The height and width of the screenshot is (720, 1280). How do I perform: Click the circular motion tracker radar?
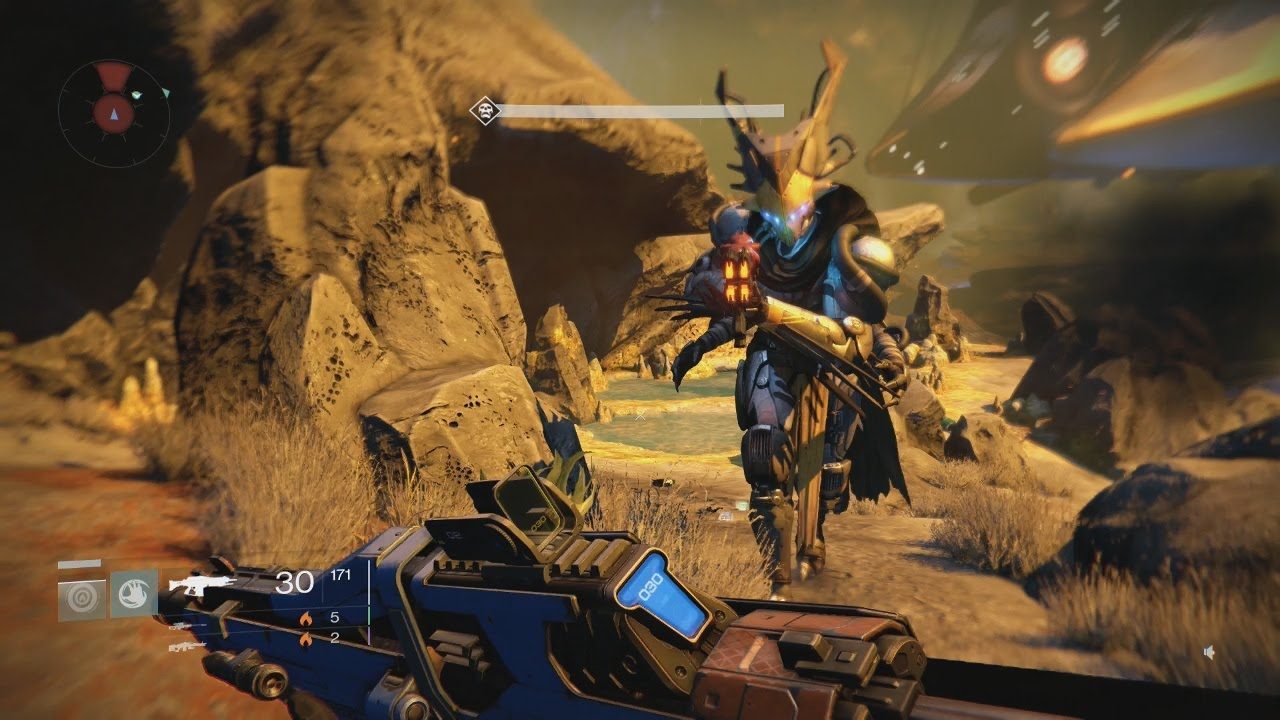(114, 114)
